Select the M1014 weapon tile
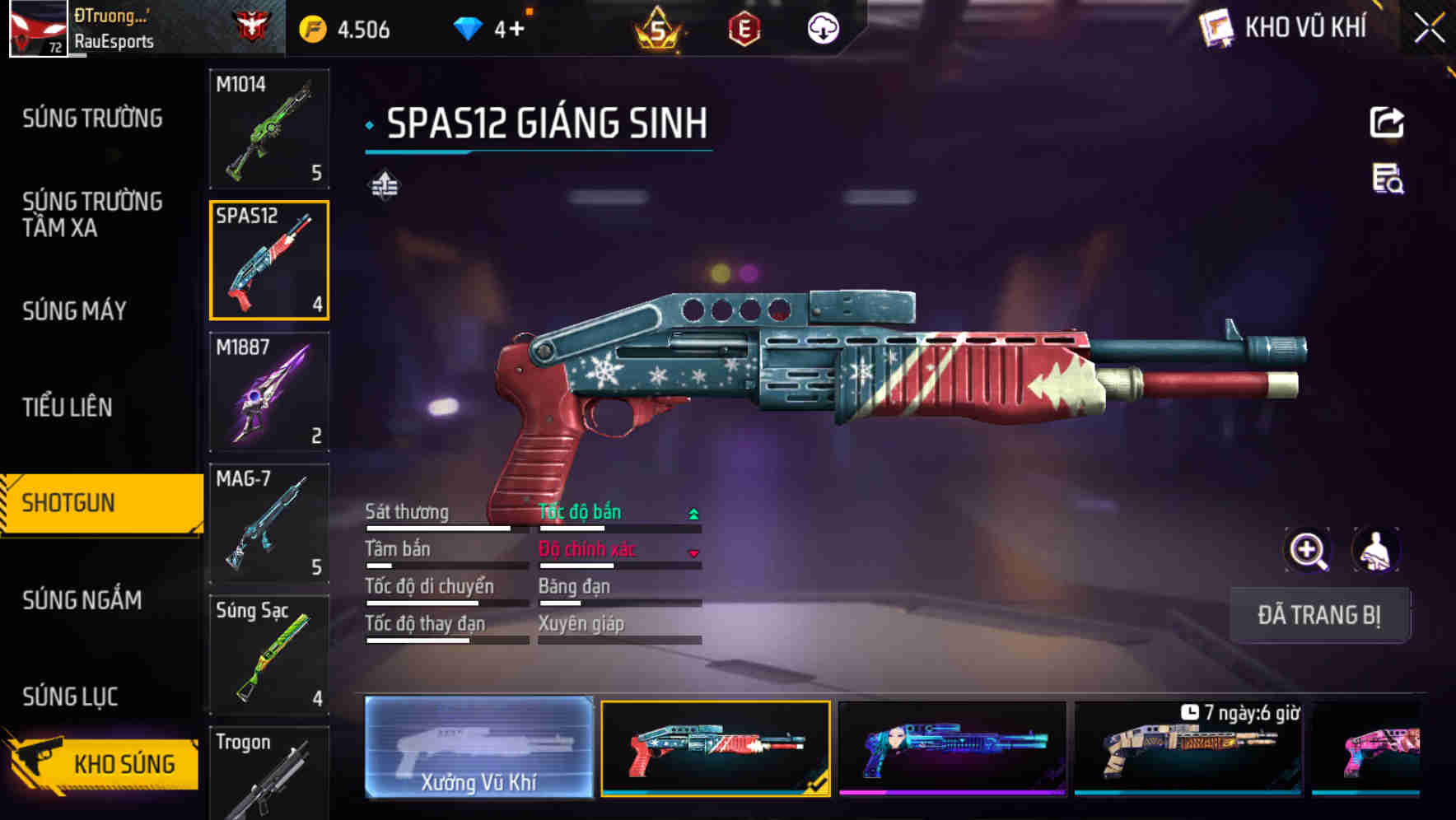Viewport: 1456px width, 820px height. [269, 128]
